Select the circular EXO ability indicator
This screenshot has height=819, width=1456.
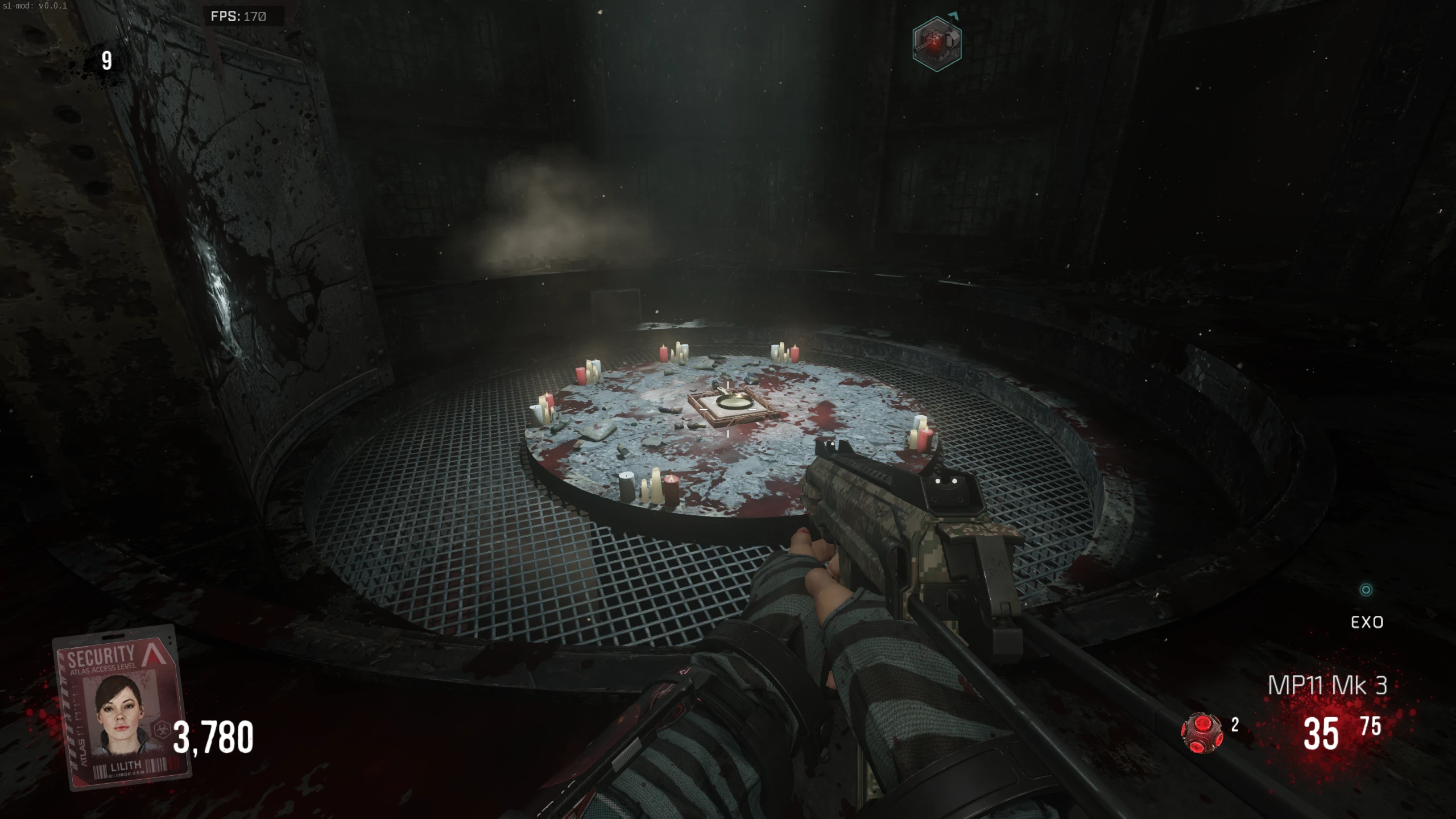(x=1366, y=590)
